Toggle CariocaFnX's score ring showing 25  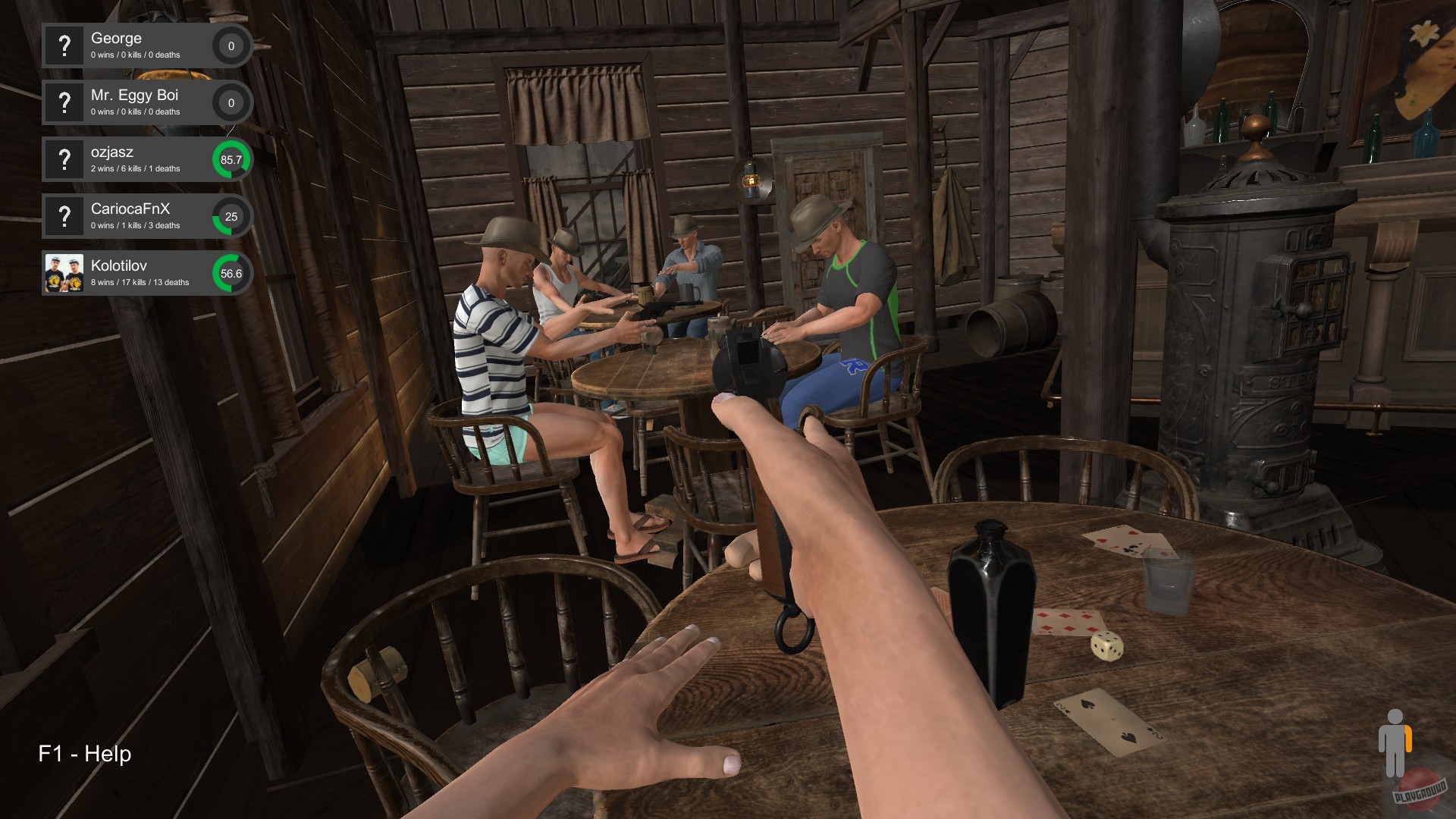click(x=230, y=216)
